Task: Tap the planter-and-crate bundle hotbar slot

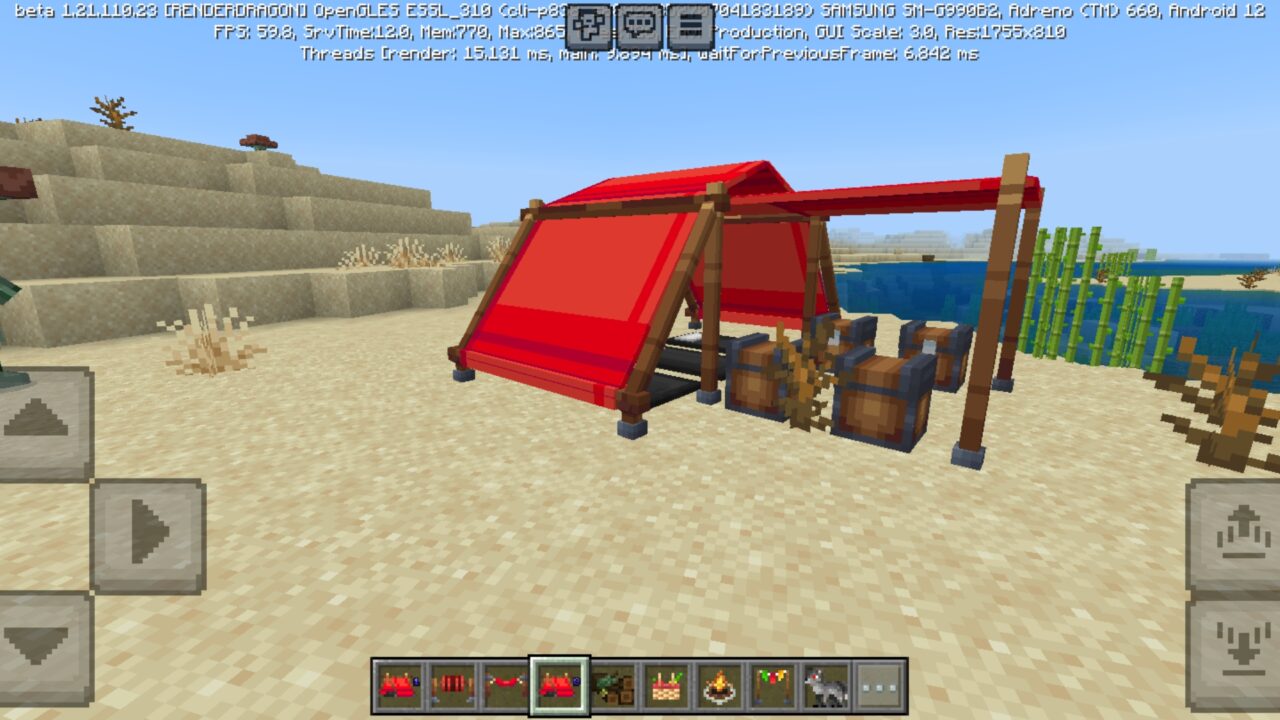Action: coord(612,690)
